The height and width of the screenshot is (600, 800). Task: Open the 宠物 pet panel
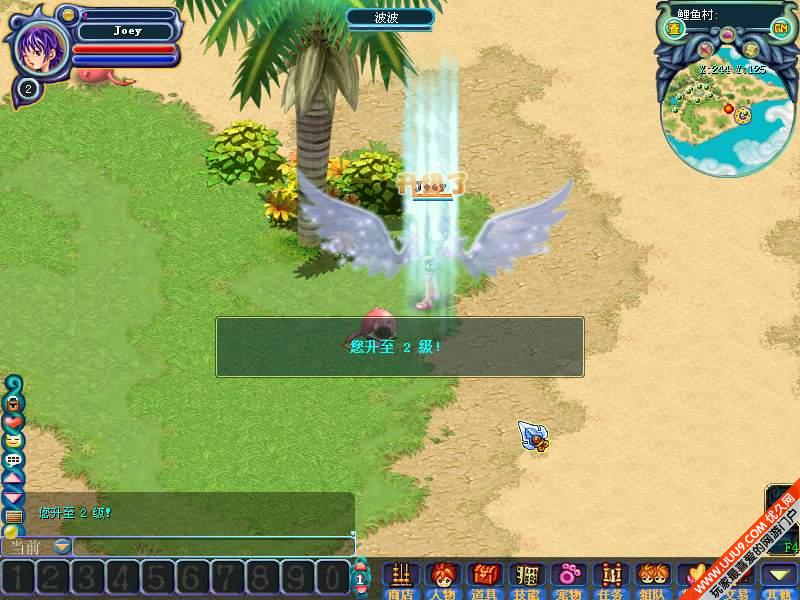569,577
